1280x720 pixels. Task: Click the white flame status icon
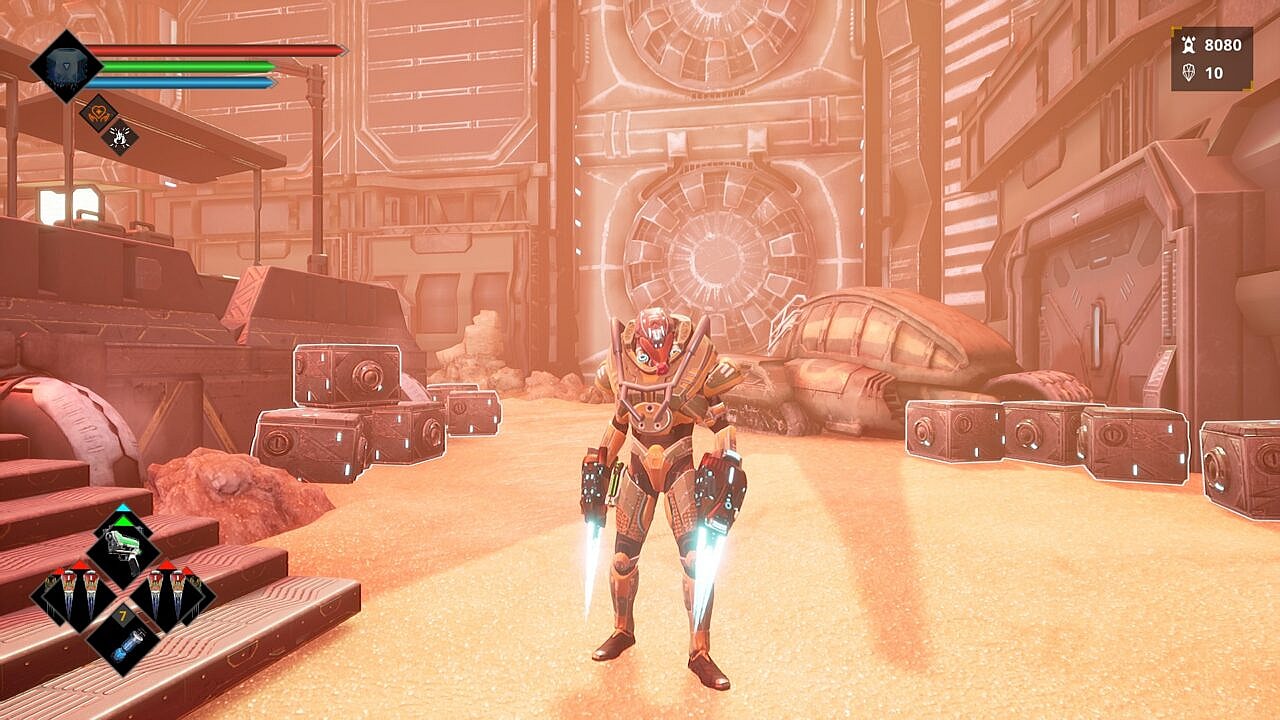pyautogui.click(x=121, y=137)
